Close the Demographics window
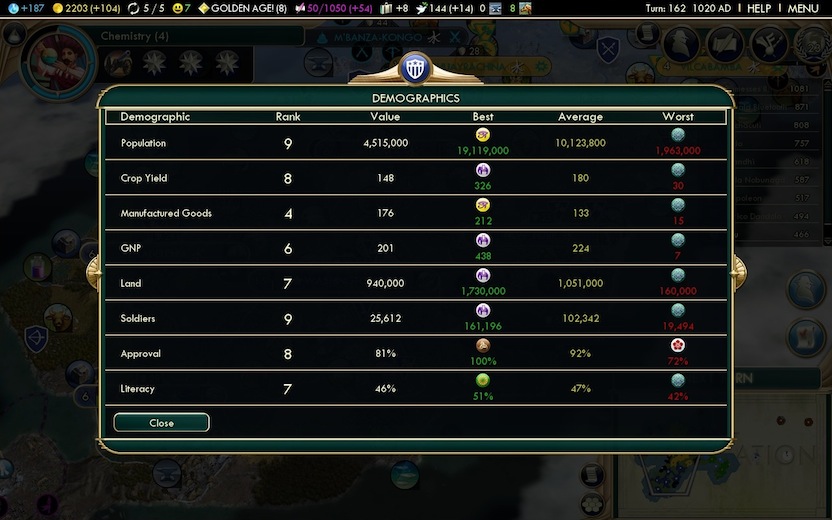The width and height of the screenshot is (832, 520). [161, 423]
